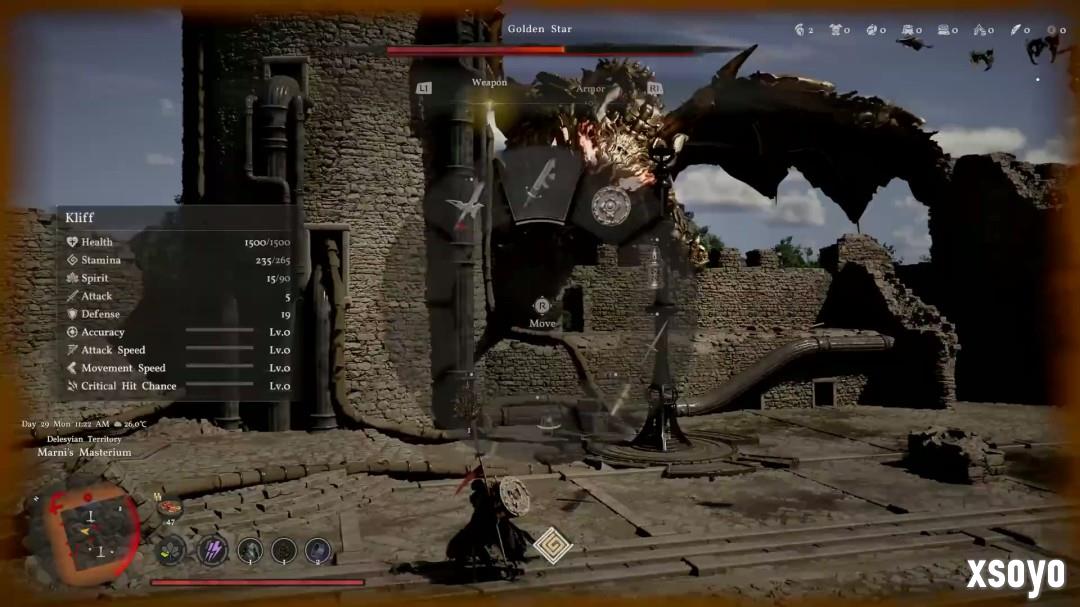Image resolution: width=1080 pixels, height=607 pixels.
Task: Activate the purple lightning skill
Action: point(212,549)
